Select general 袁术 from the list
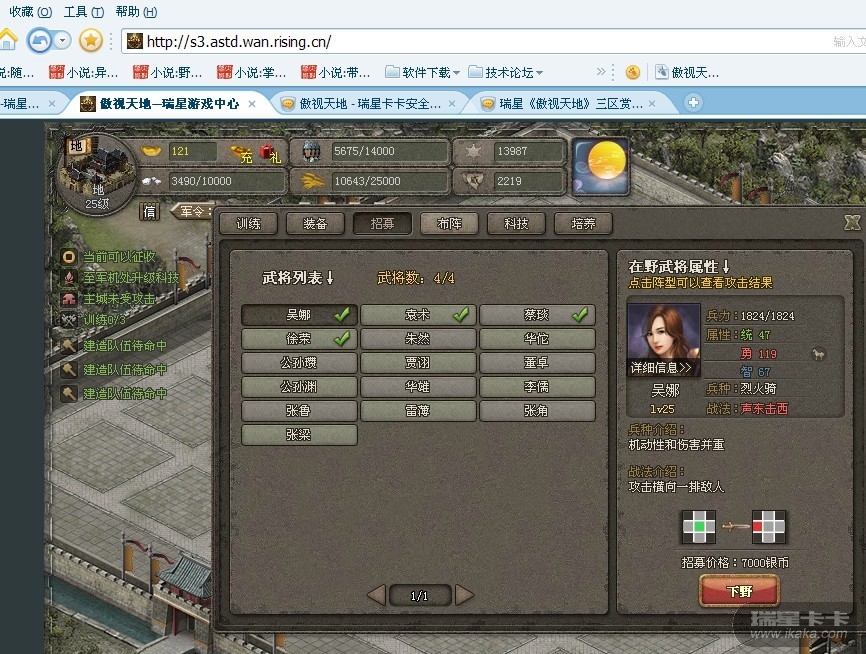866x654 pixels. (x=418, y=315)
